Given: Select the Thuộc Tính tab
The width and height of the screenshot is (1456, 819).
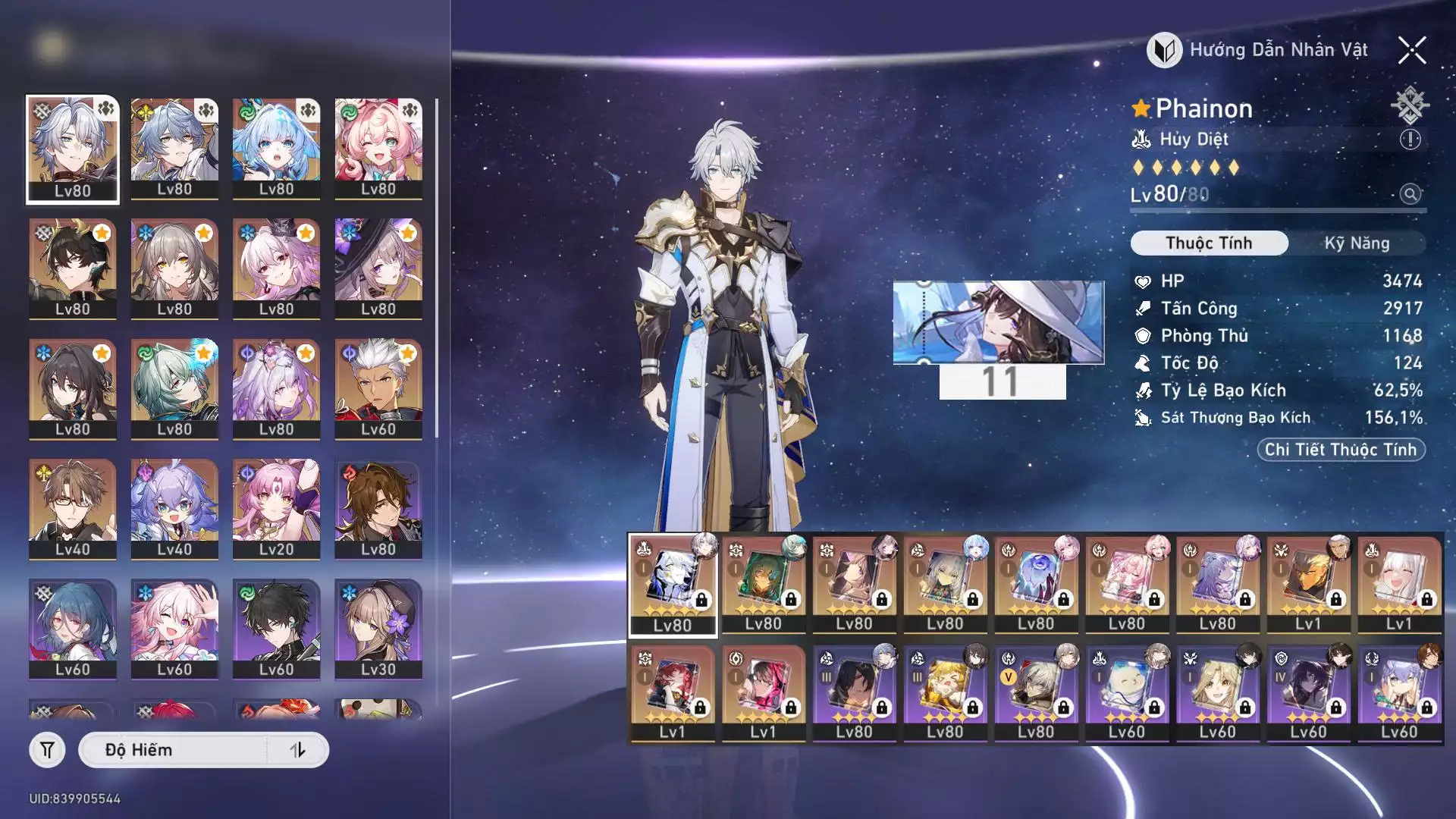Looking at the screenshot, I should (1209, 243).
